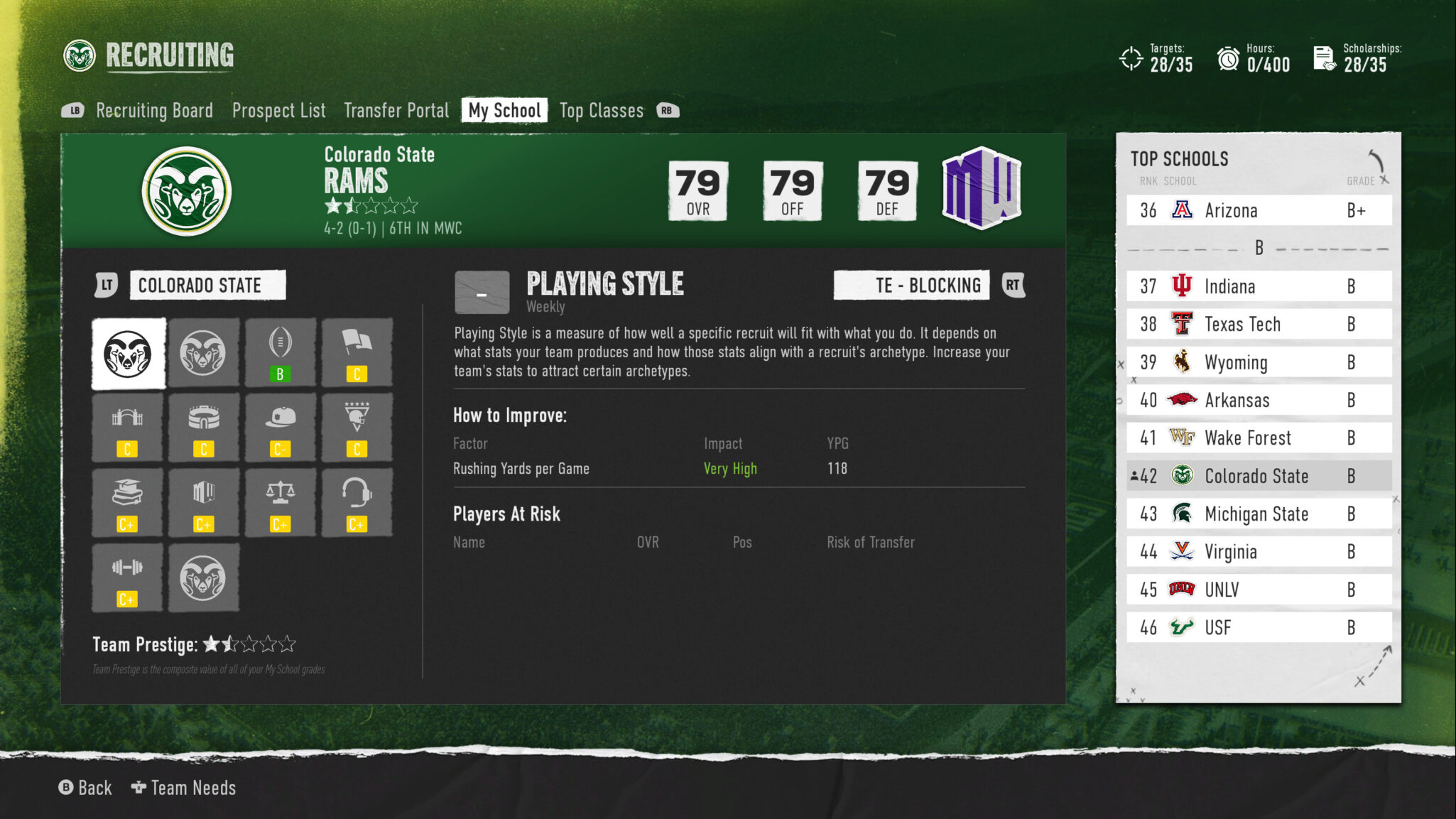Select the dumbbell icon grade tile

click(127, 578)
